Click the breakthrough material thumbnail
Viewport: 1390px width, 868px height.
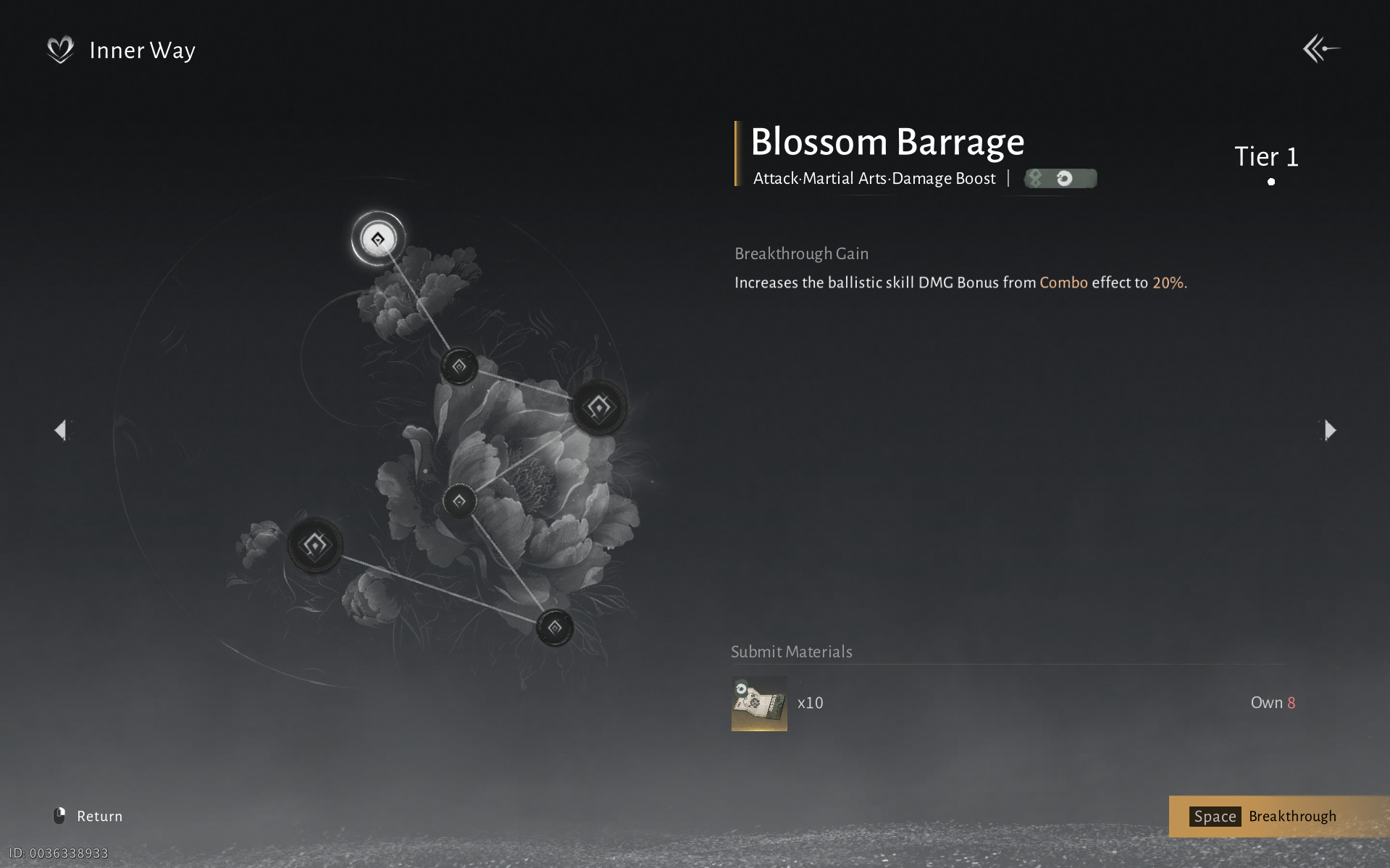pos(758,702)
